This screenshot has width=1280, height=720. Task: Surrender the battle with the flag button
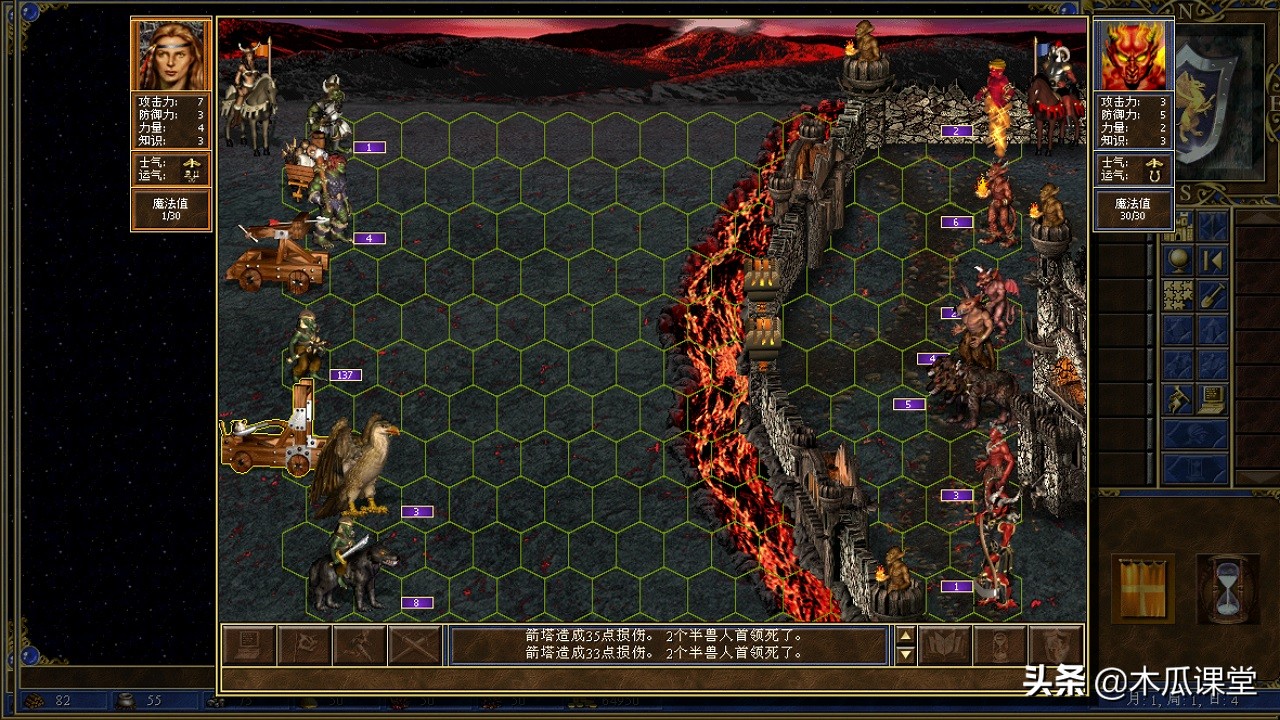[x=304, y=645]
